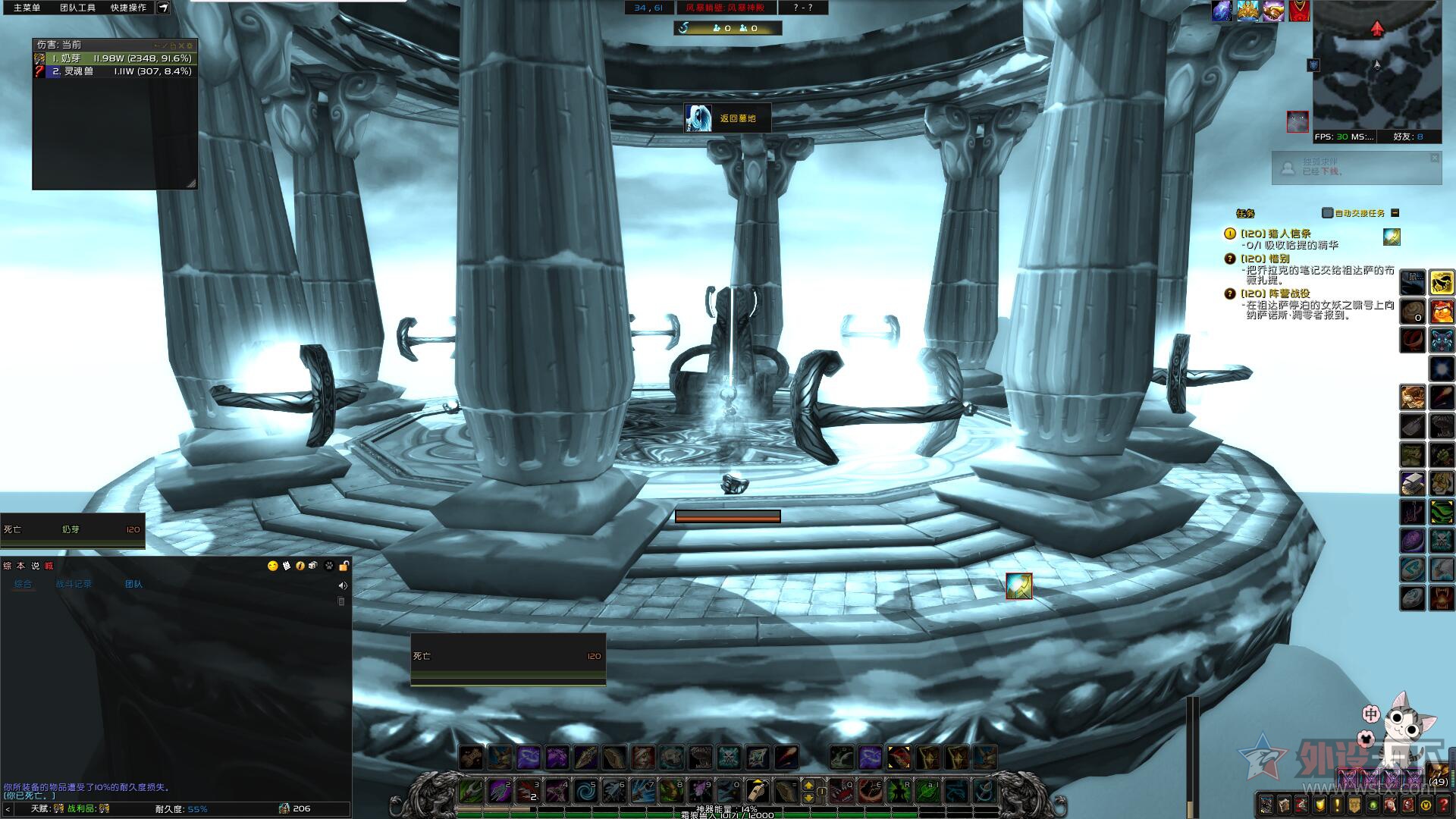Toggle the 自动交接任务 checkbox

pos(1327,213)
